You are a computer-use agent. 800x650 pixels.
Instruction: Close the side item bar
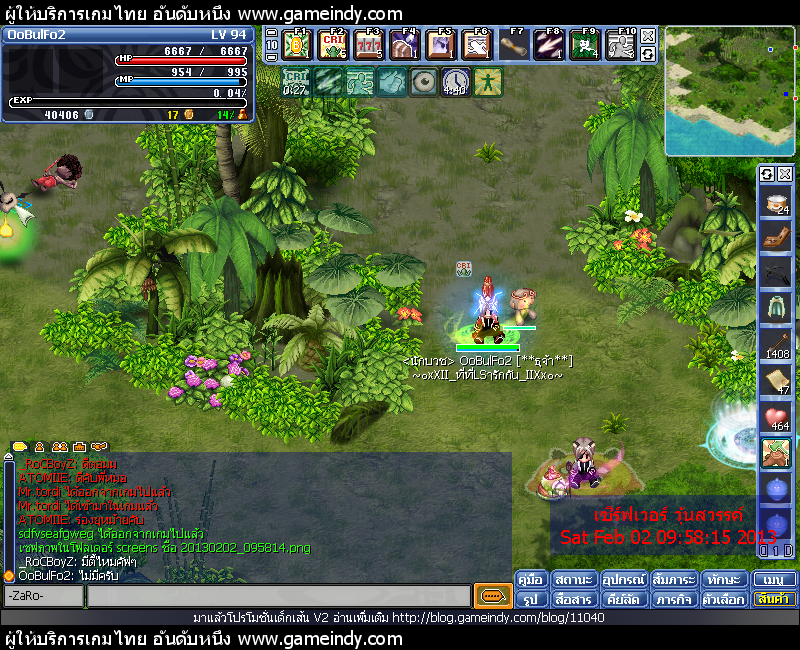coord(784,174)
